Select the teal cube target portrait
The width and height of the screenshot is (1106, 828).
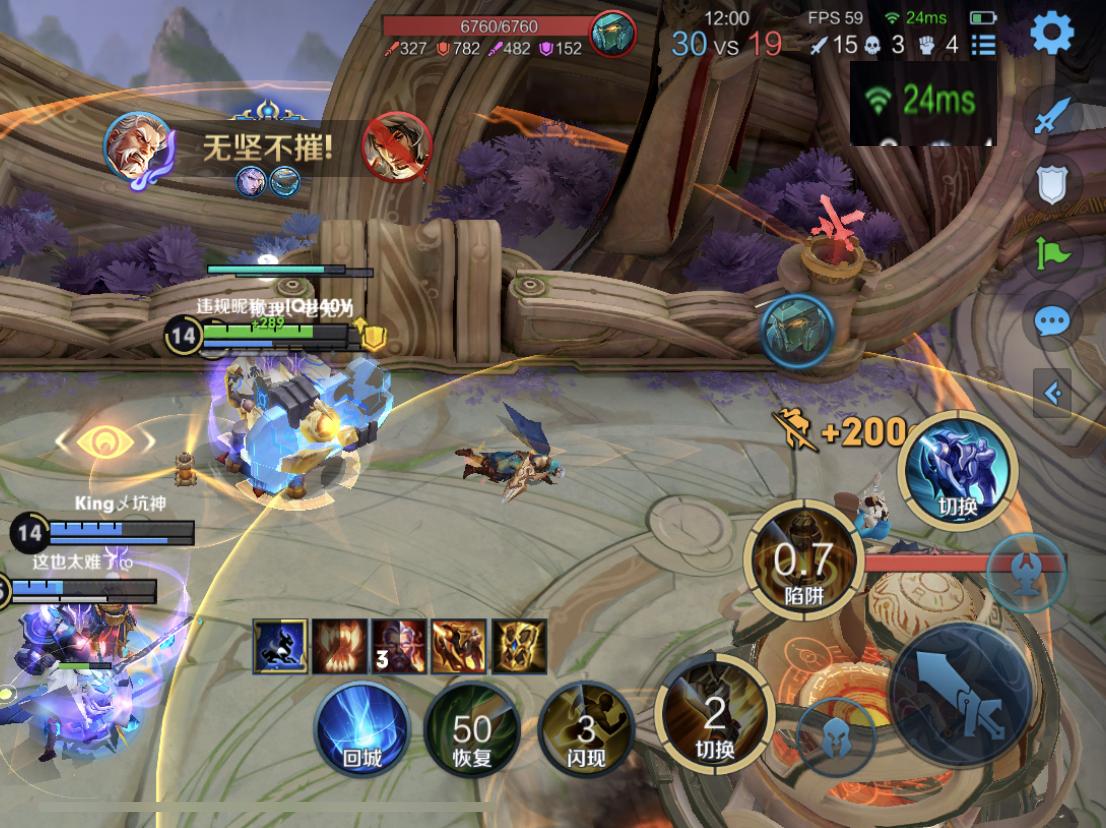(797, 329)
